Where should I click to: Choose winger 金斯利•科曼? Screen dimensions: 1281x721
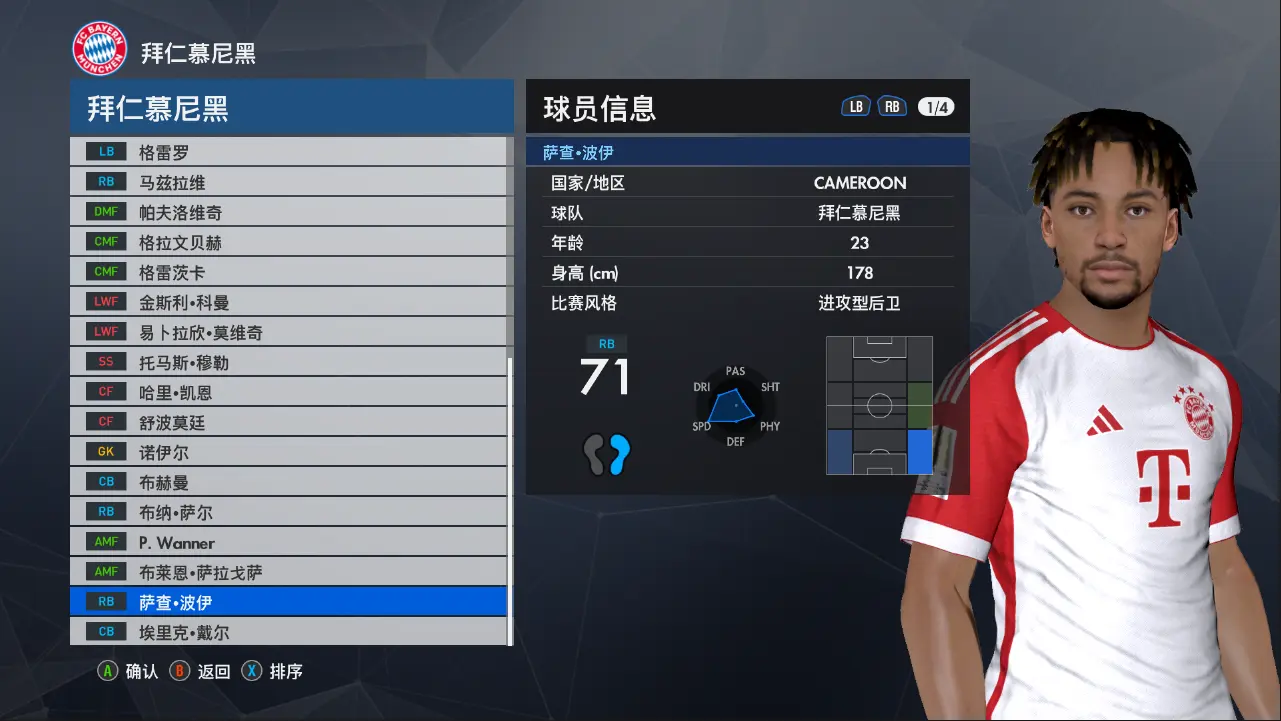(x=288, y=302)
